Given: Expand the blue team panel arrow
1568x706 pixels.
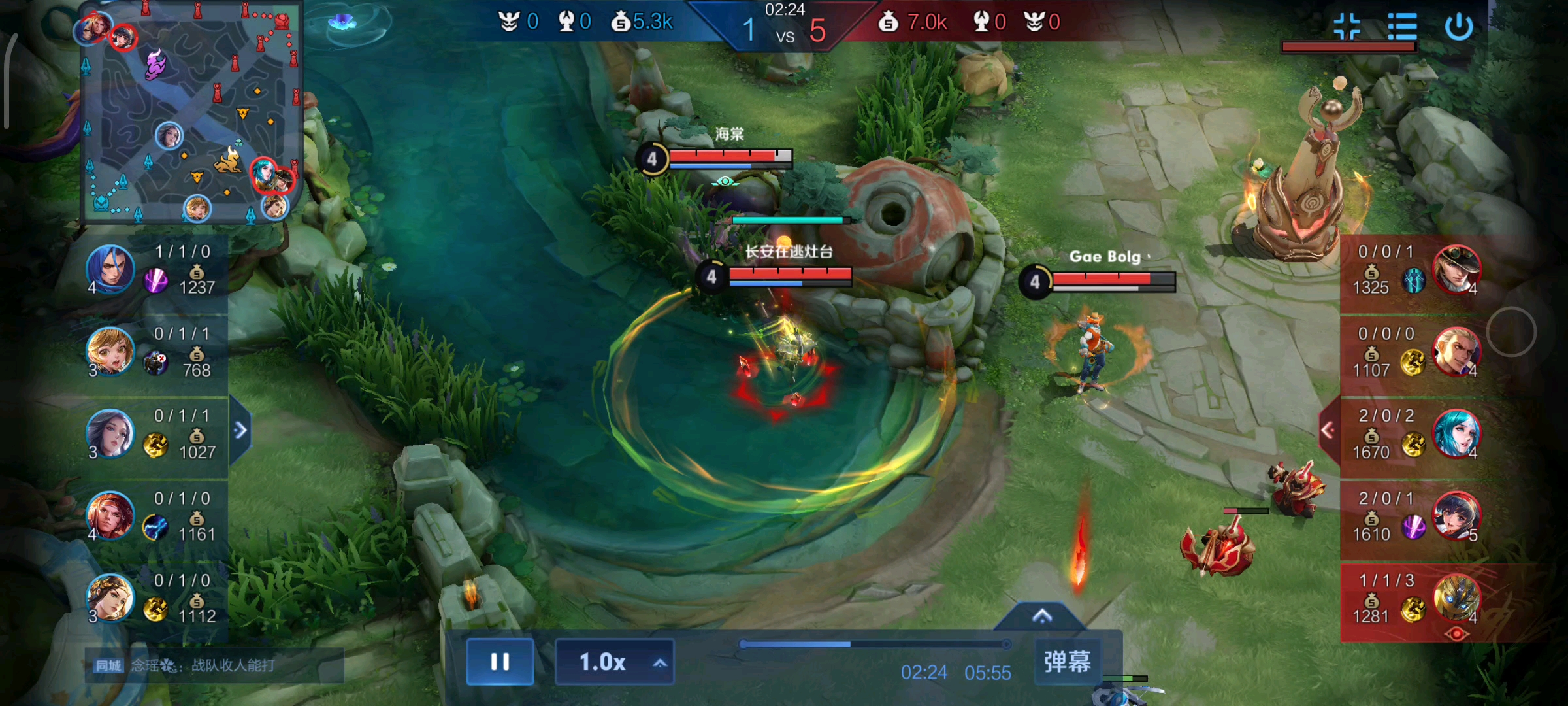Looking at the screenshot, I should [240, 430].
